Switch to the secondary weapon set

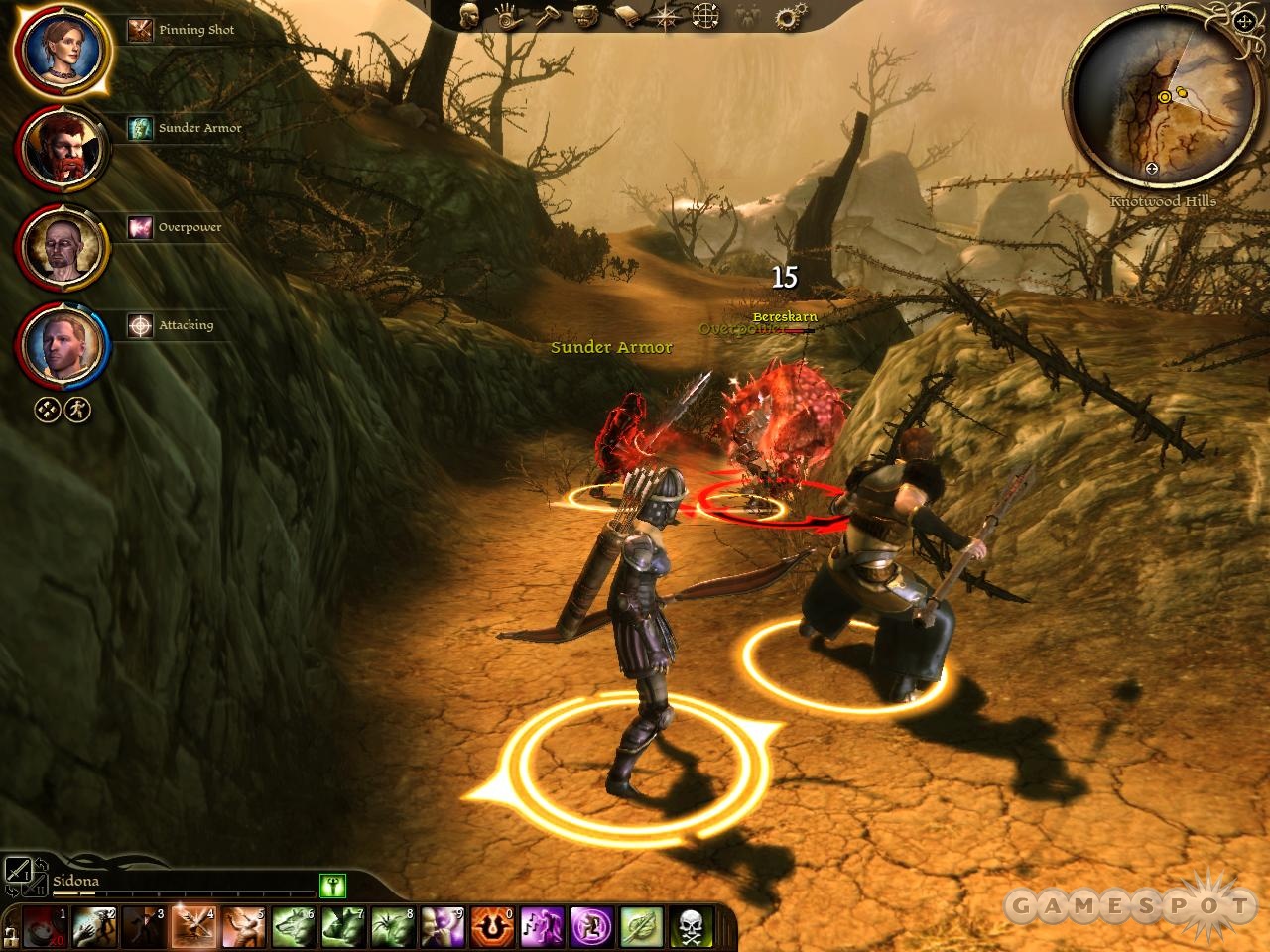tap(34, 886)
